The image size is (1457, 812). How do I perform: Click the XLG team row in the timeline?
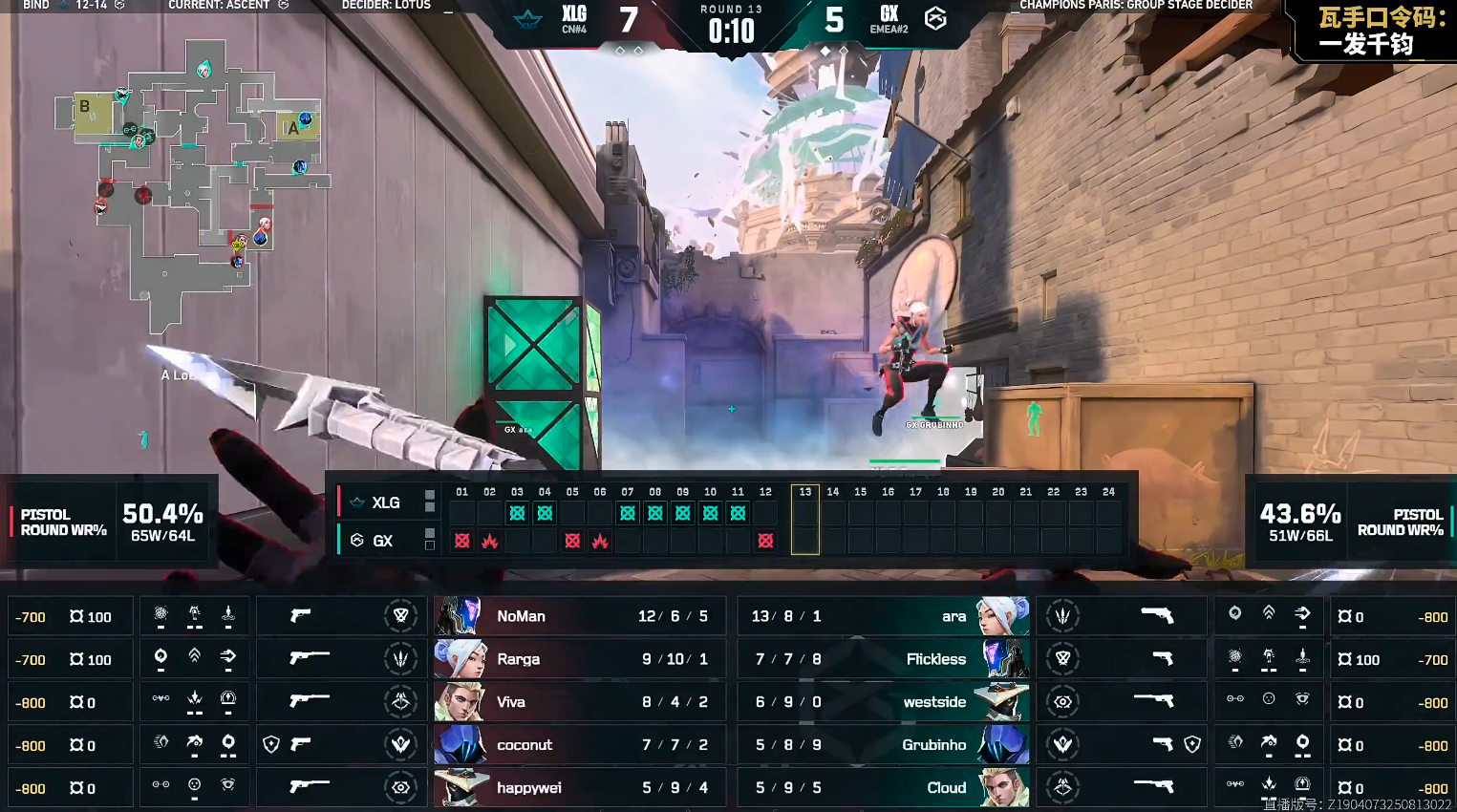click(x=386, y=502)
